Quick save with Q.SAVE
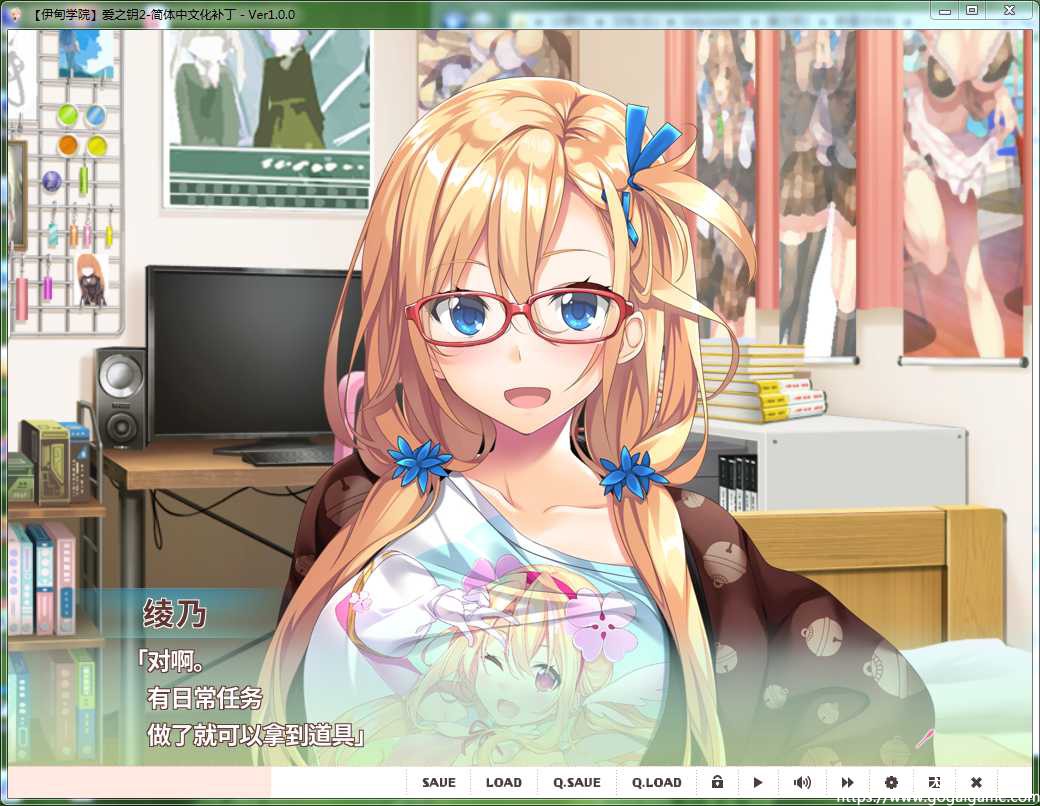 577,782
